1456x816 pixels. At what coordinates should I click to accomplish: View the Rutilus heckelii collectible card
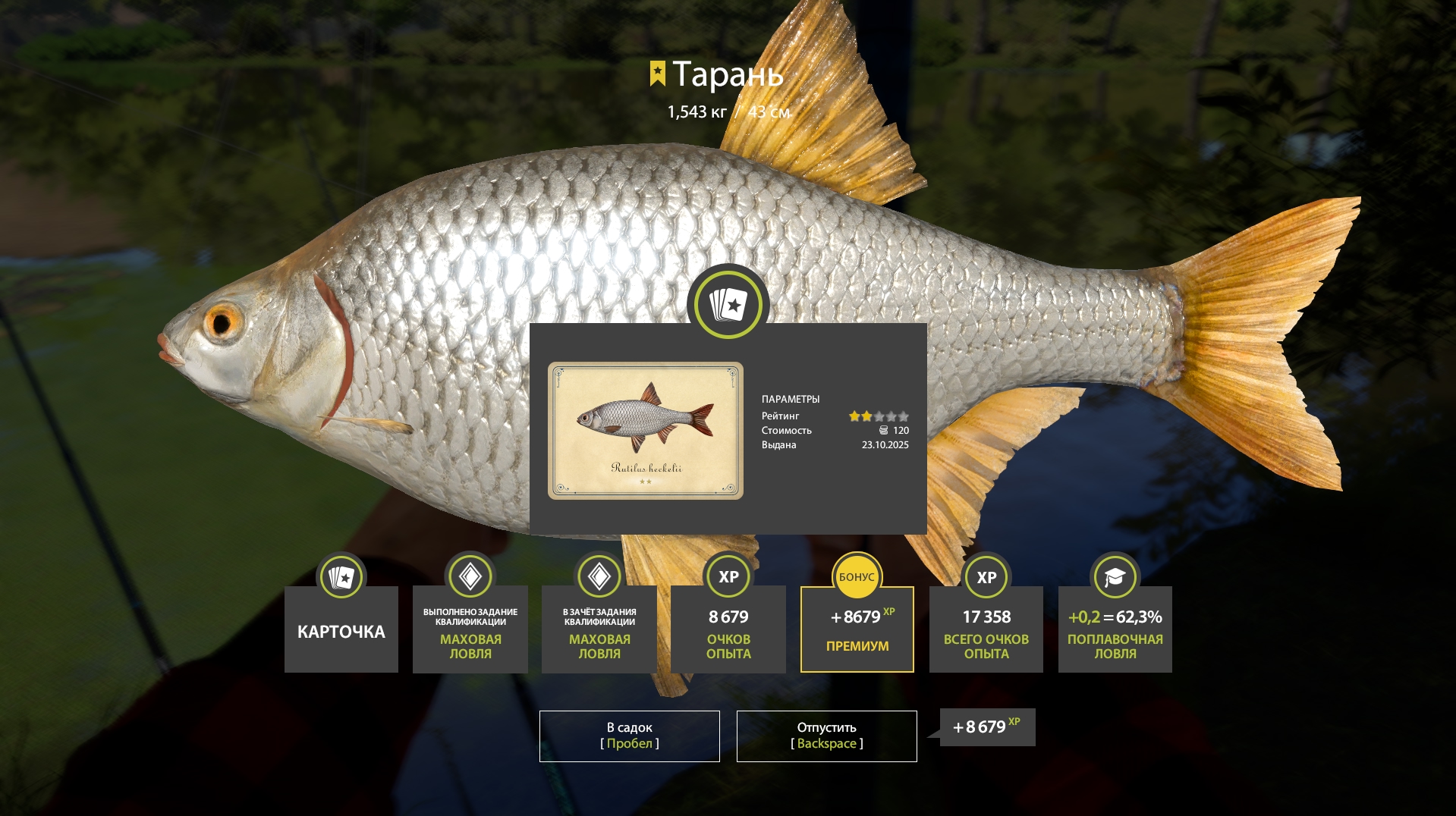646,430
